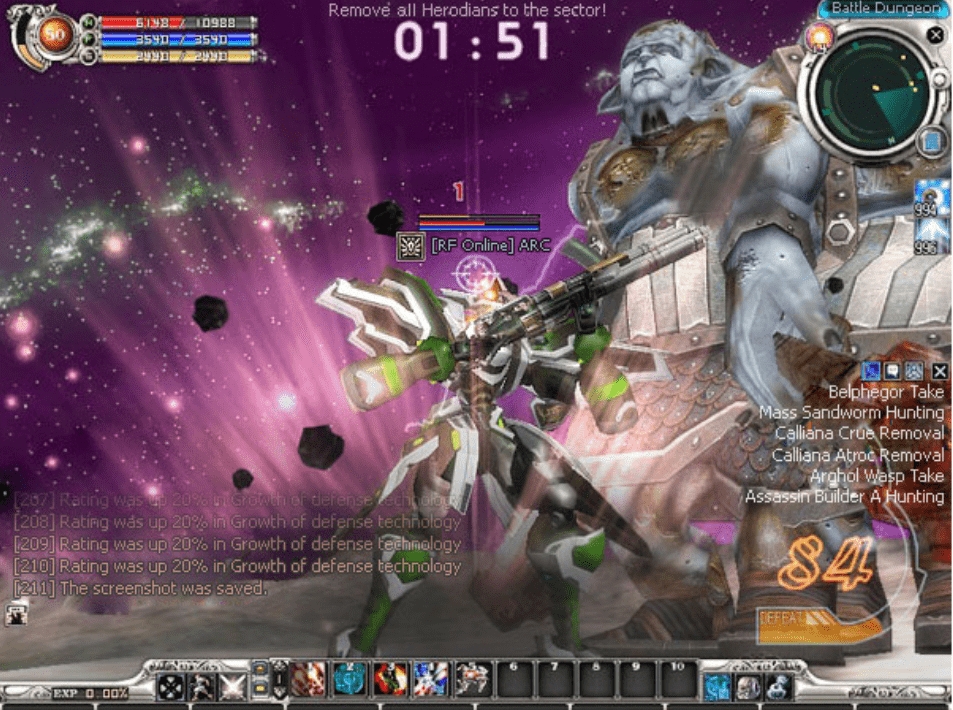
Task: Click the glowing buff icon near radar
Action: [x=818, y=38]
